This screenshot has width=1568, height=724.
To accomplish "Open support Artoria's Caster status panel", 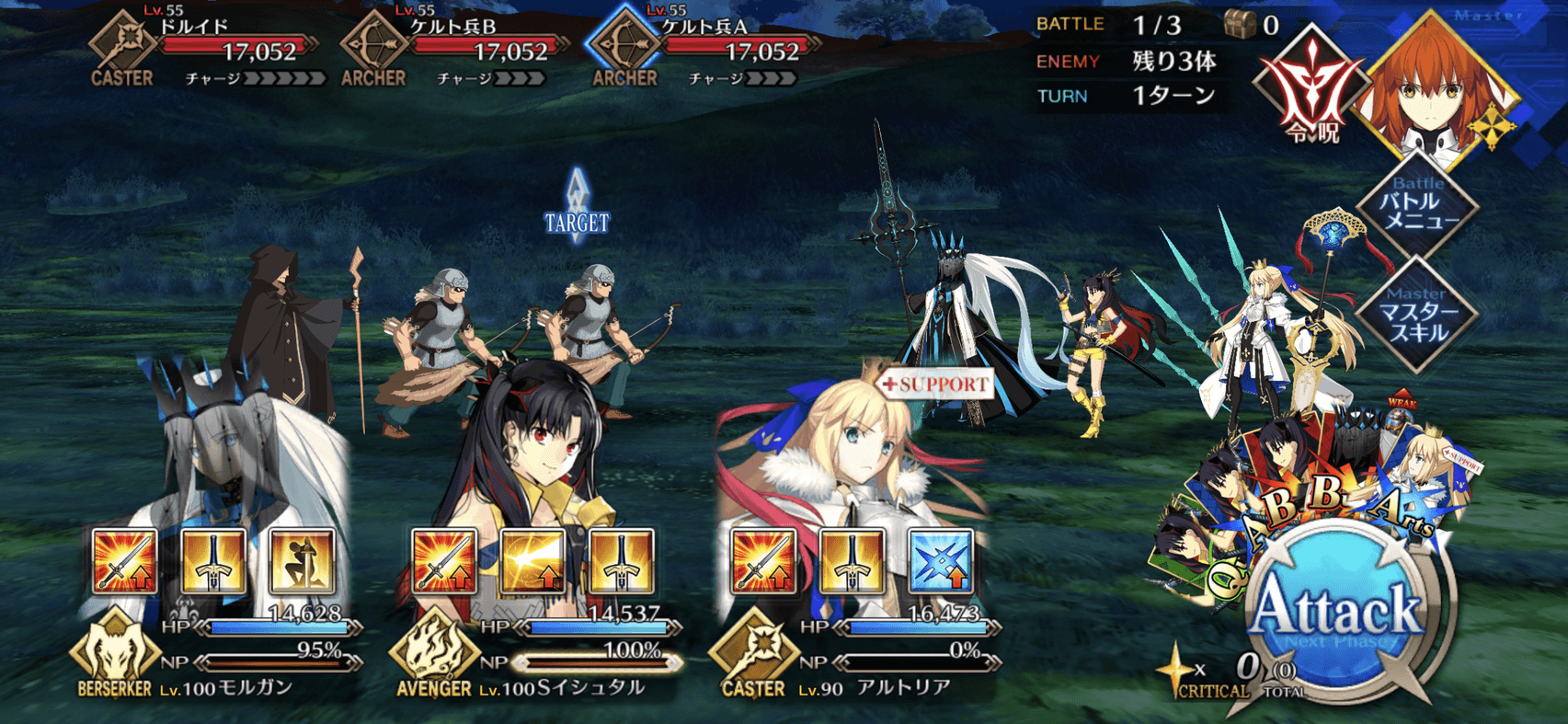I will [x=752, y=651].
